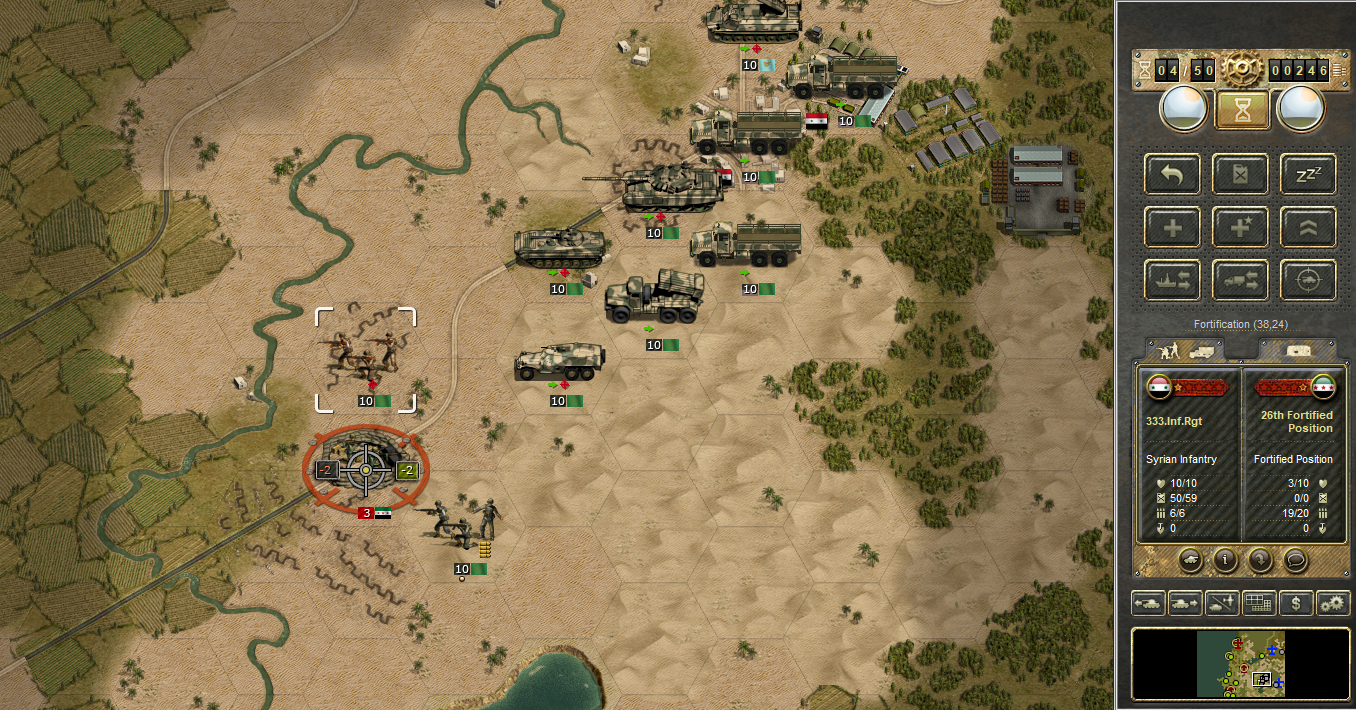The height and width of the screenshot is (710, 1356).
Task: Open game settings with the gears button
Action: click(1333, 603)
